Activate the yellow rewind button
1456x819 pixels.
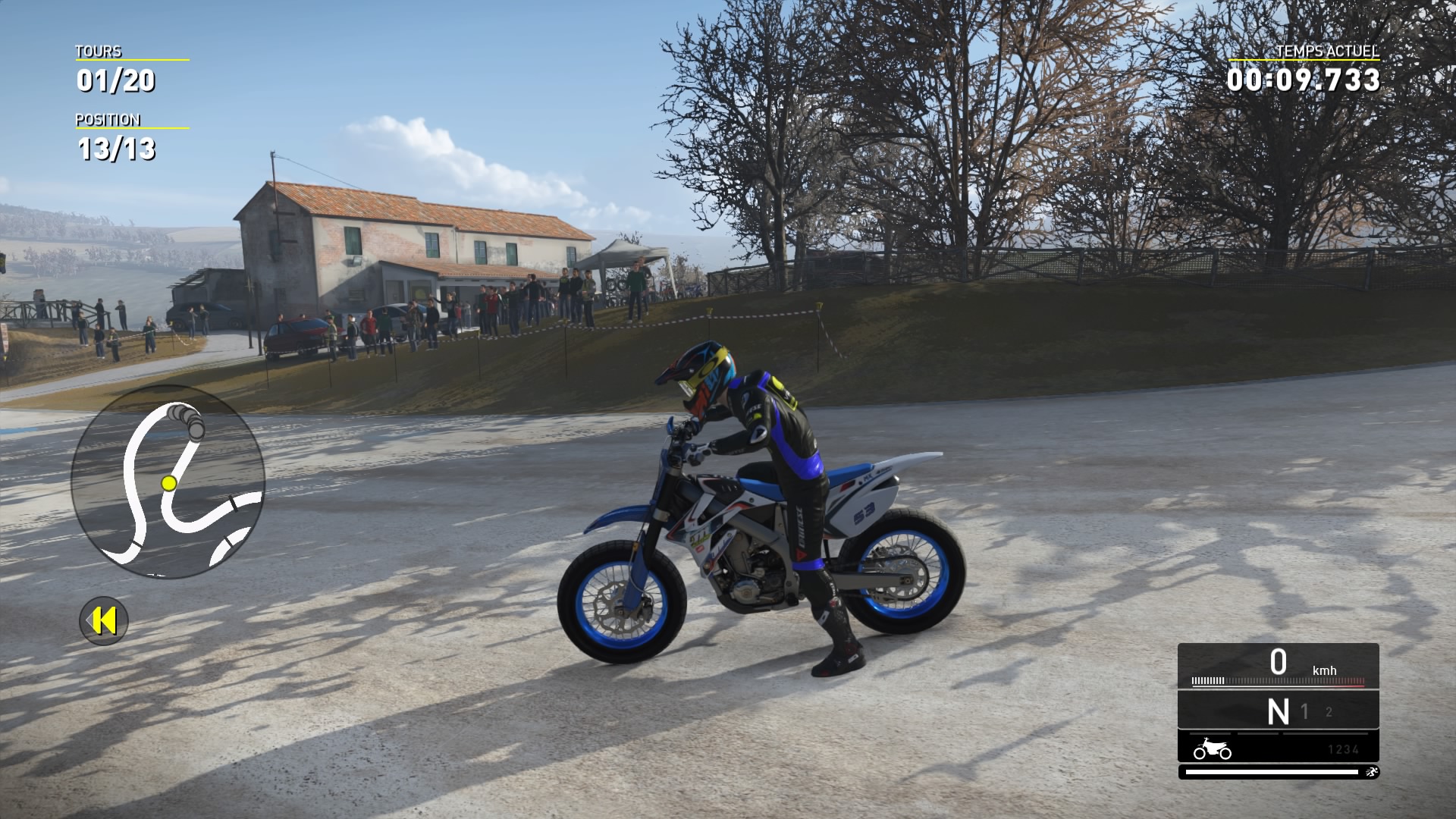click(x=104, y=621)
